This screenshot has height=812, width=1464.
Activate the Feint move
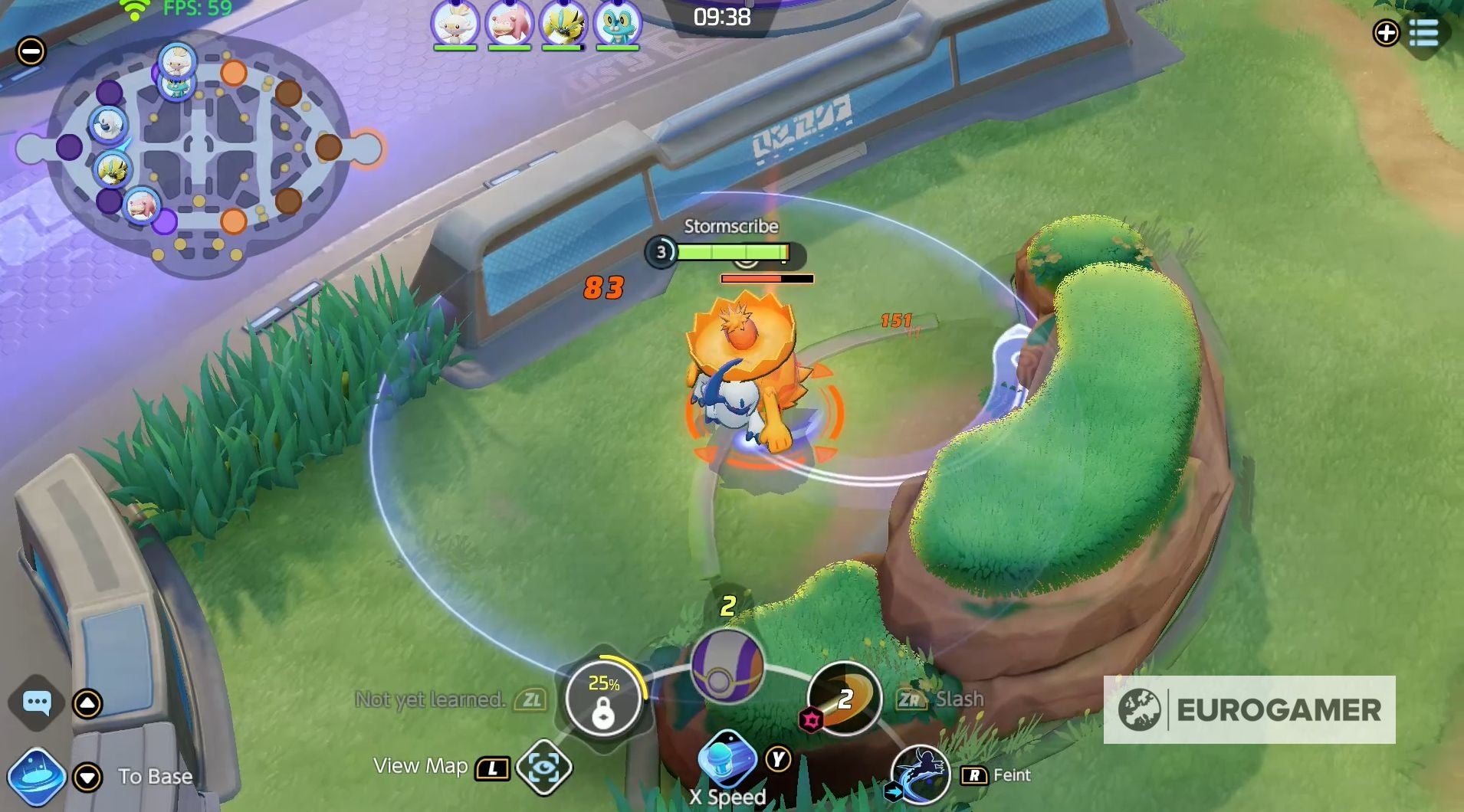[x=921, y=774]
